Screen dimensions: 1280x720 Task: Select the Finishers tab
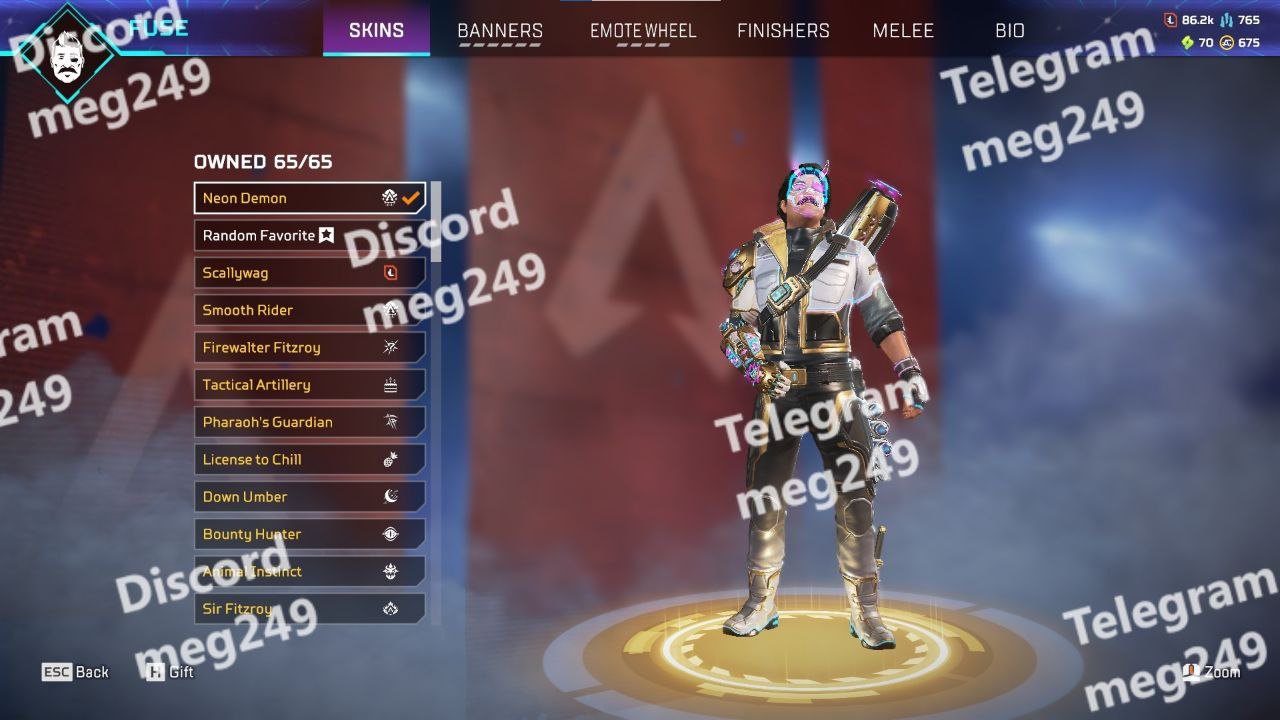tap(783, 31)
